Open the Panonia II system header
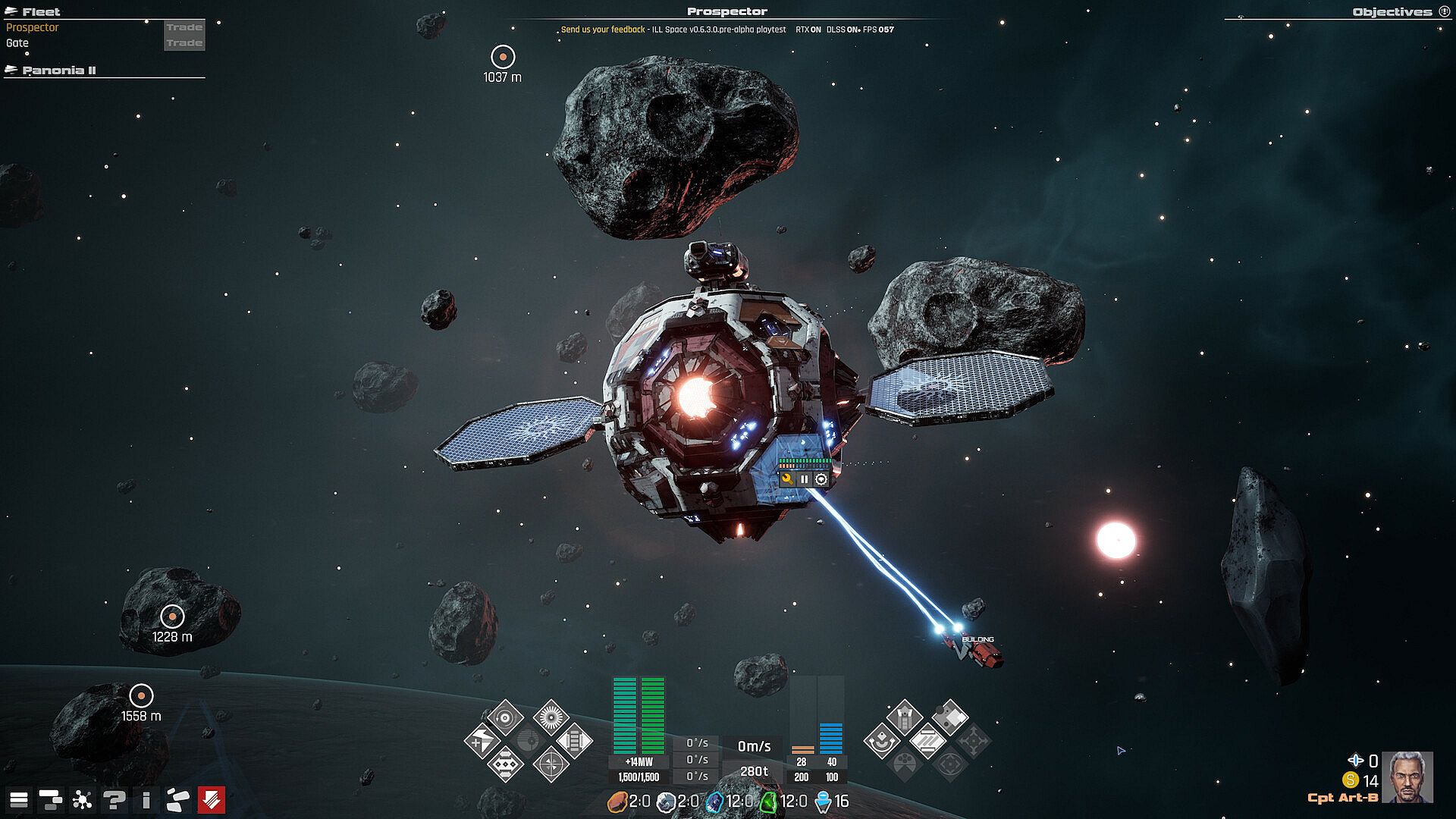Image resolution: width=1456 pixels, height=819 pixels. click(59, 71)
